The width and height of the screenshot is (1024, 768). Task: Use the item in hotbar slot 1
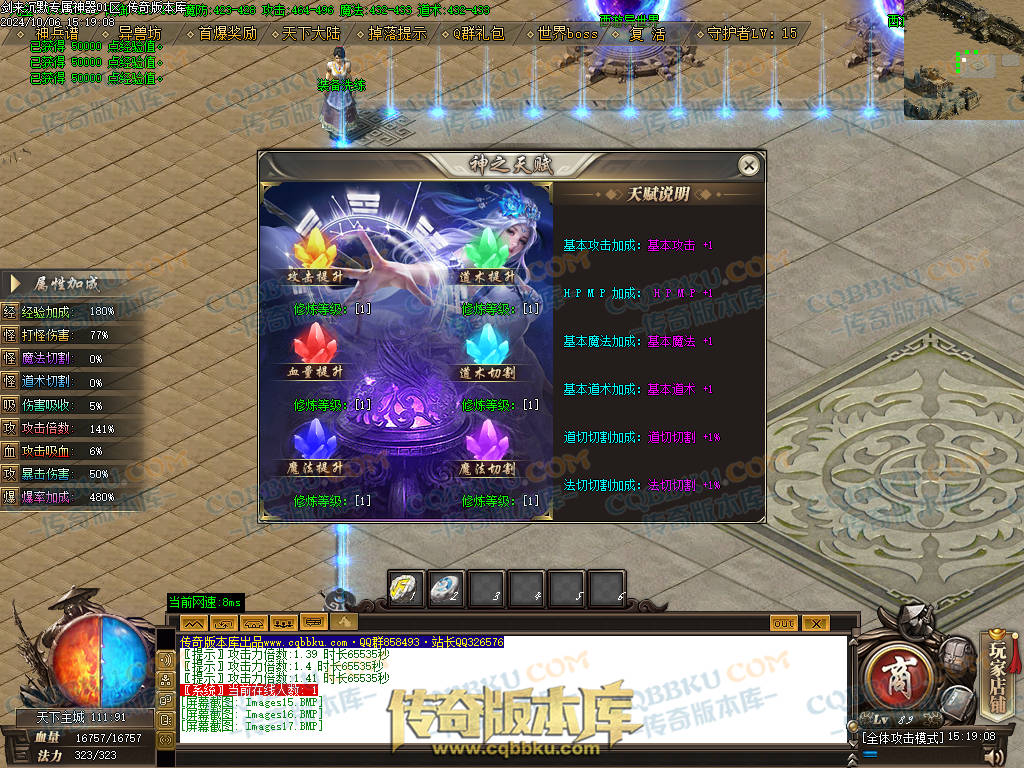pyautogui.click(x=407, y=588)
